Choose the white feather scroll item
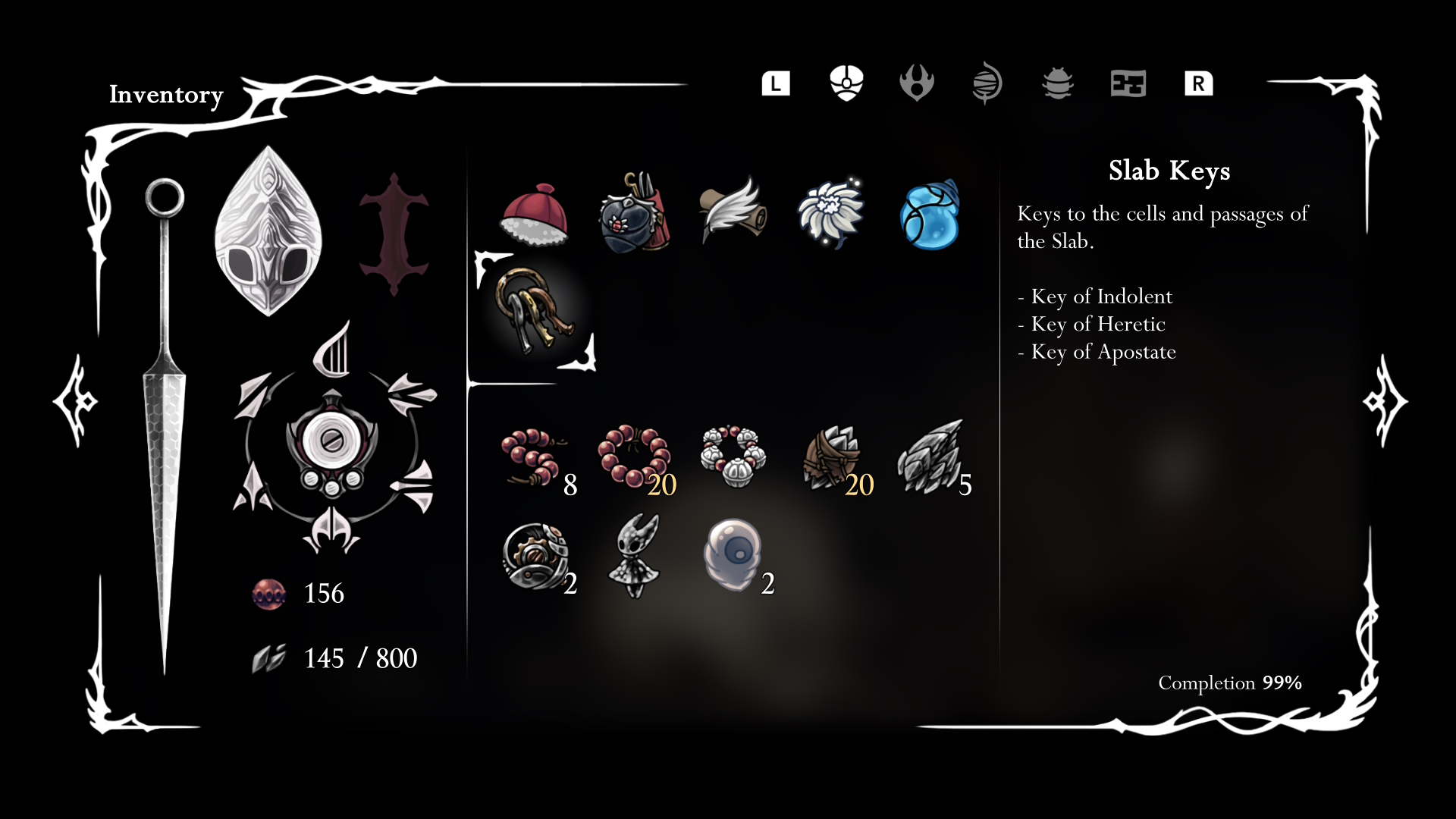This screenshot has height=819, width=1456. 732,211
